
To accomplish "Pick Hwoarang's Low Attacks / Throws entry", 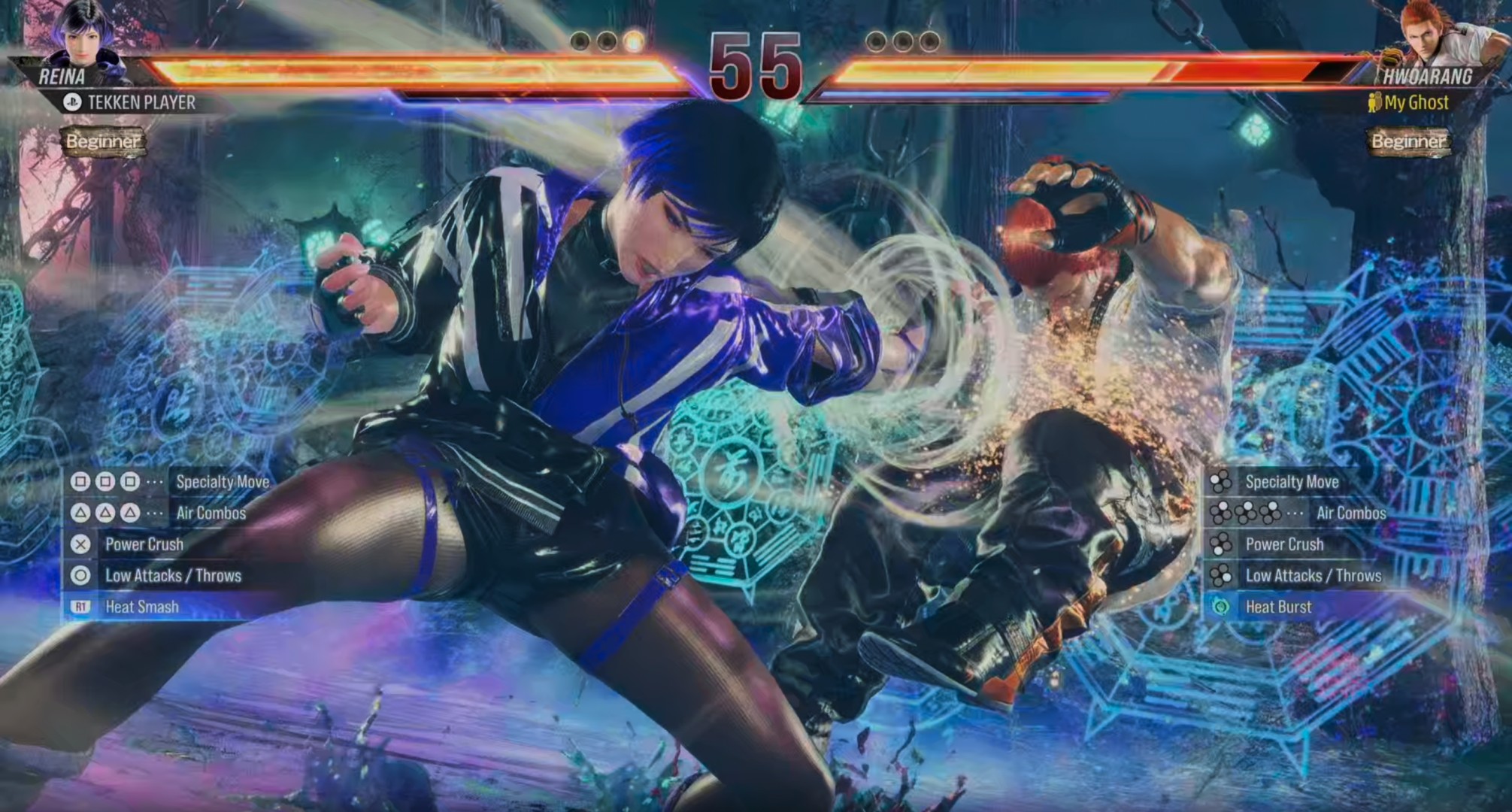I will [x=1313, y=576].
